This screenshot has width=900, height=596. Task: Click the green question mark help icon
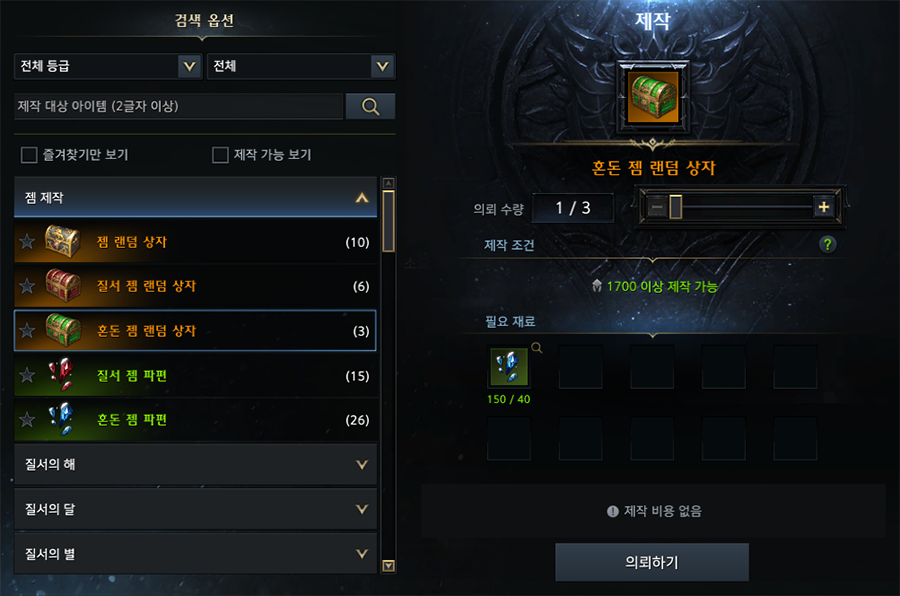tap(827, 244)
